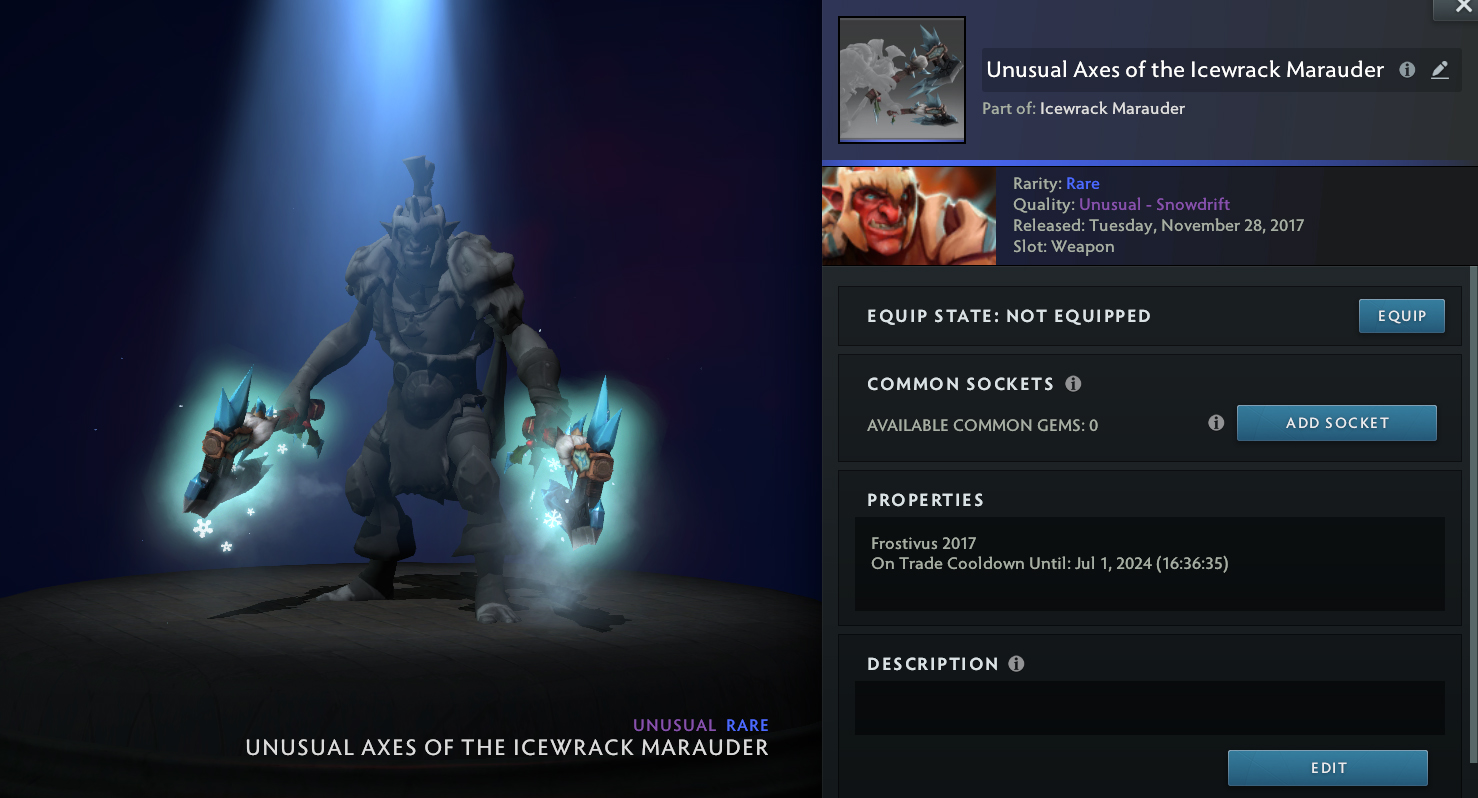Screen dimensions: 1478x798
Task: Close the item details panel
Action: [1463, 7]
